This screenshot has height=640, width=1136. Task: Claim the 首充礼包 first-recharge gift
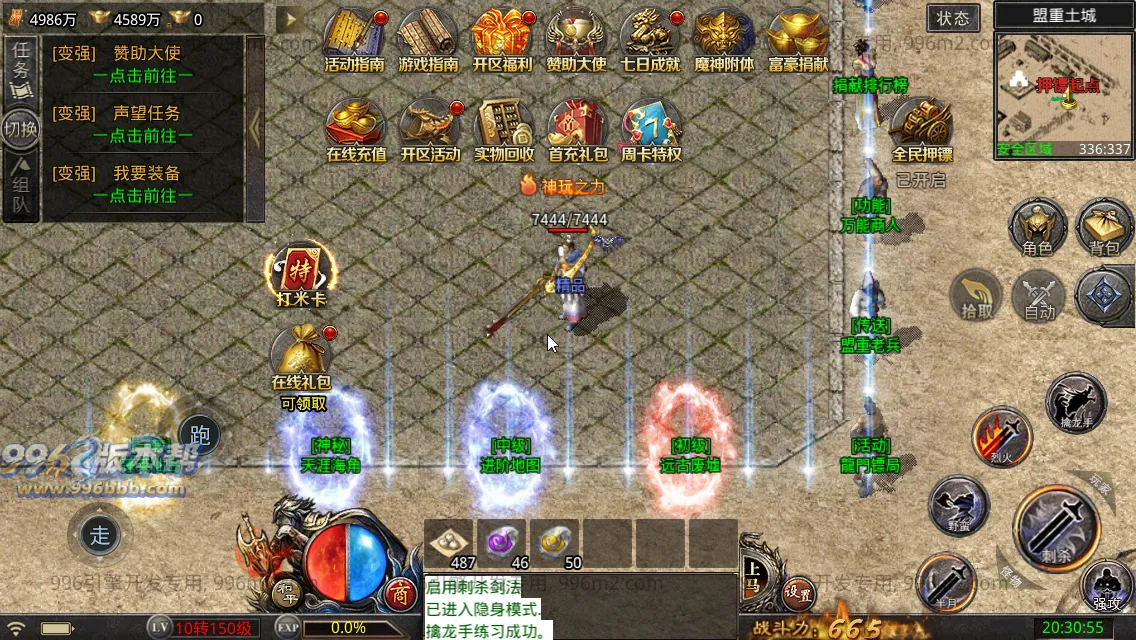pos(577,128)
